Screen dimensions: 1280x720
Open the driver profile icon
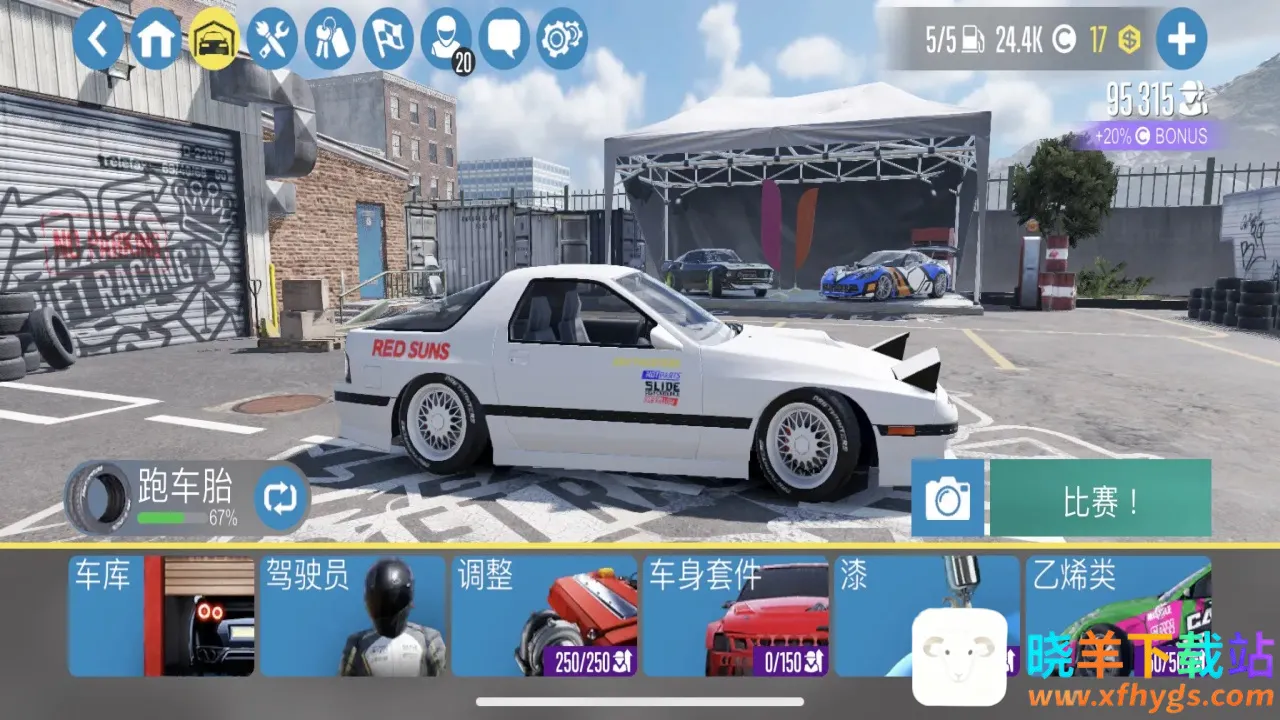point(446,40)
